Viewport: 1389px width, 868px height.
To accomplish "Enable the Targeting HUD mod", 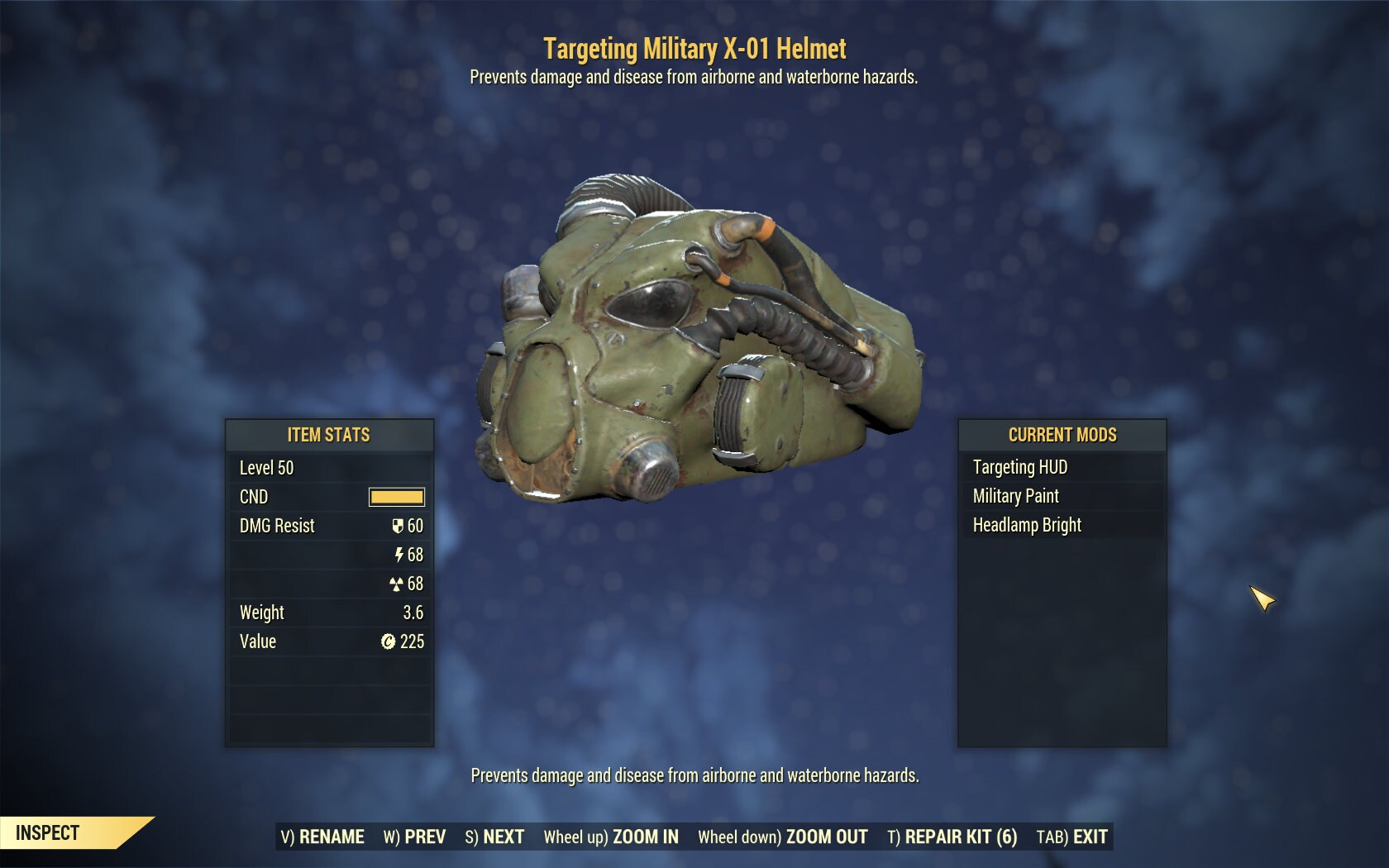I will point(1022,467).
